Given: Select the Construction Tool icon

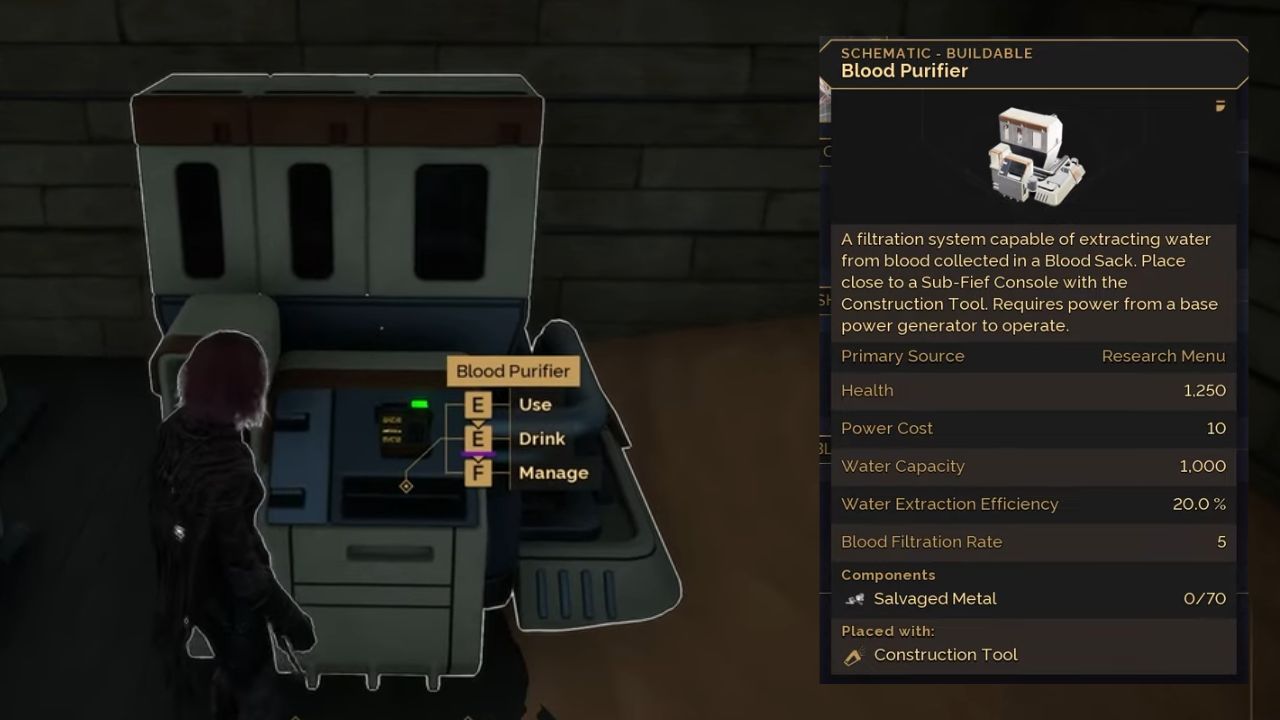Looking at the screenshot, I should (854, 654).
